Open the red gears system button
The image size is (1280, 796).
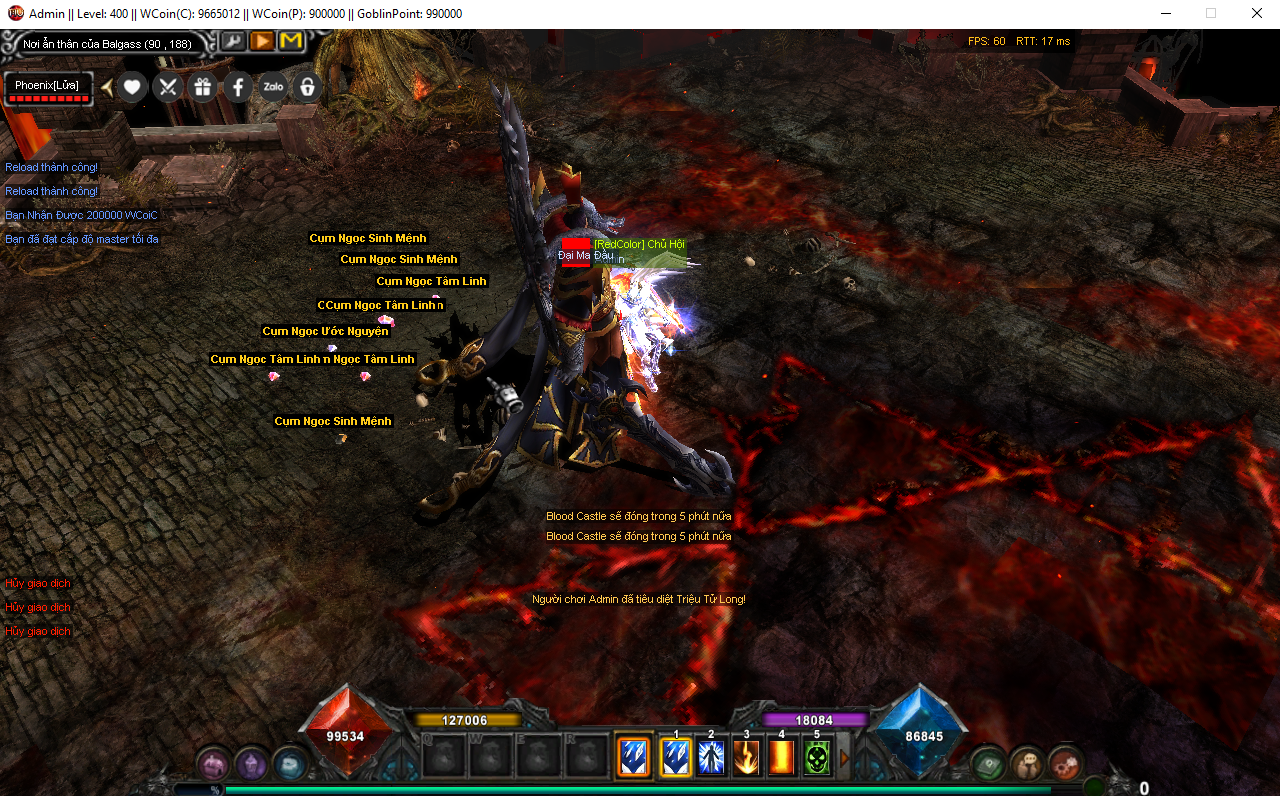click(x=1064, y=764)
